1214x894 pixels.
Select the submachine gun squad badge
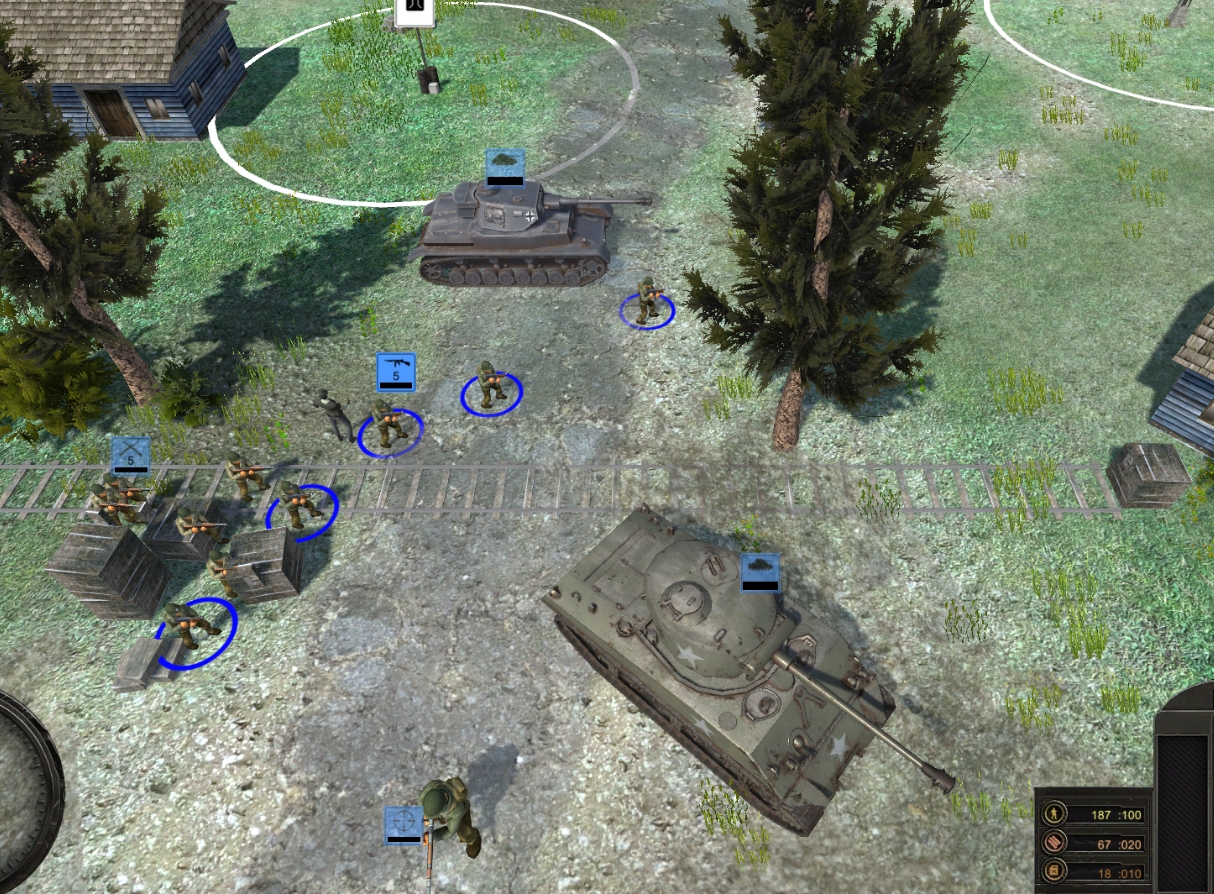coord(395,371)
